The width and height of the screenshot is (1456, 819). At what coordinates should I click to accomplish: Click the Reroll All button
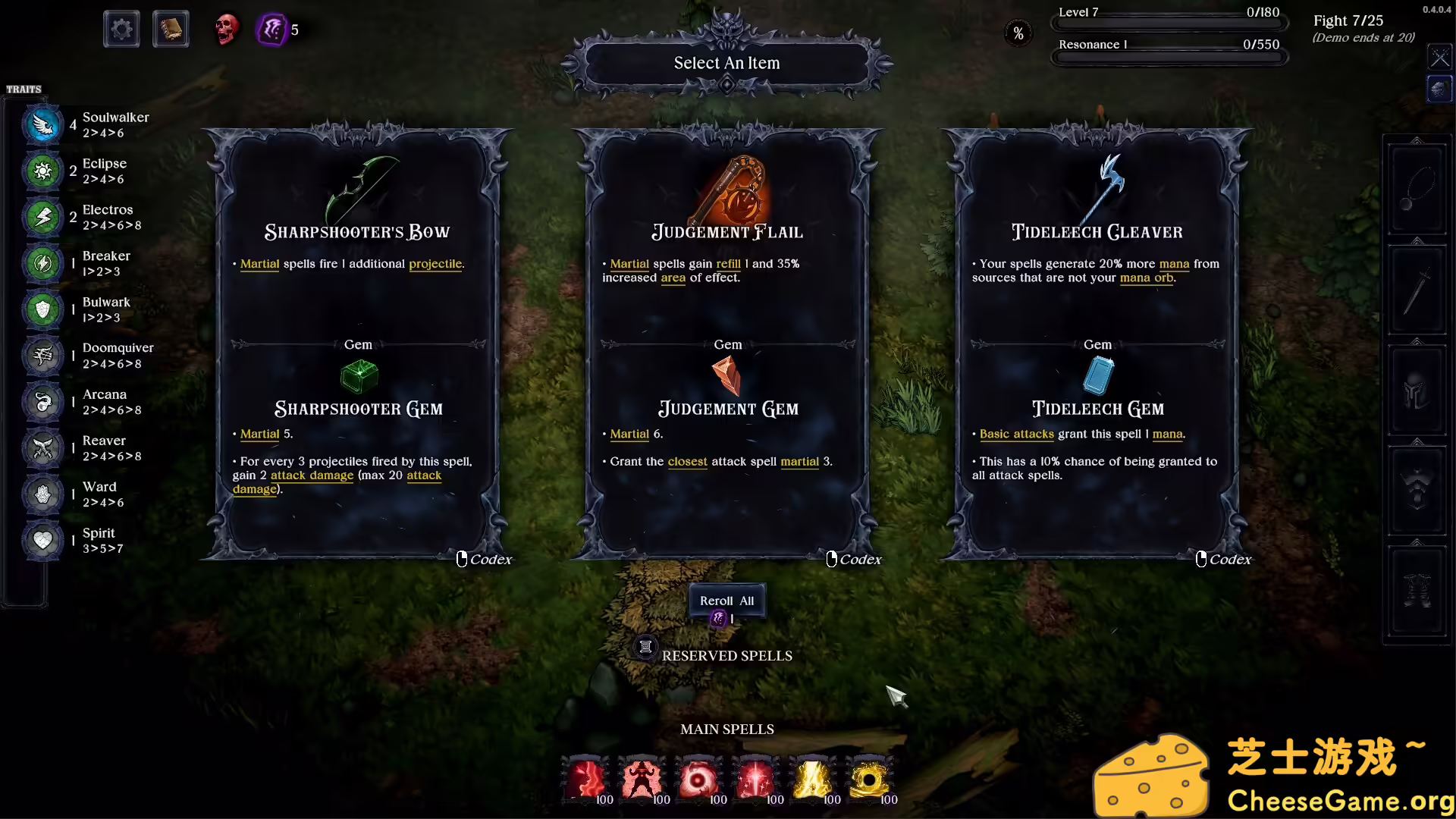[726, 600]
